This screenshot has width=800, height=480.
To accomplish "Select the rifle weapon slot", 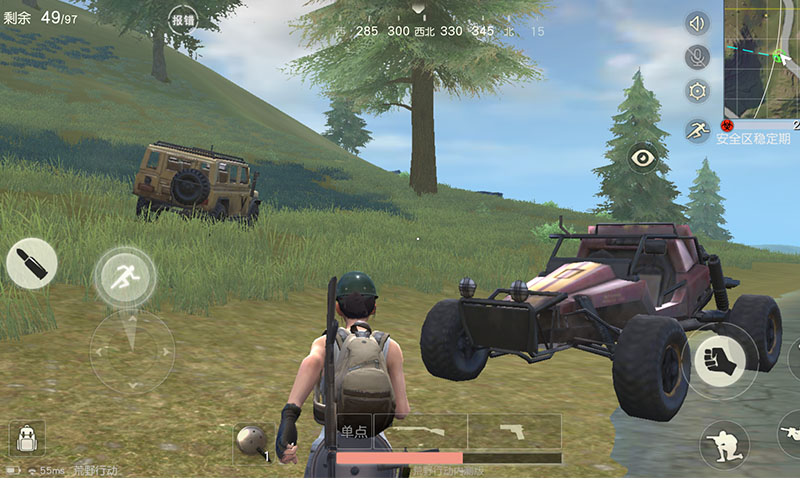I will (419, 432).
